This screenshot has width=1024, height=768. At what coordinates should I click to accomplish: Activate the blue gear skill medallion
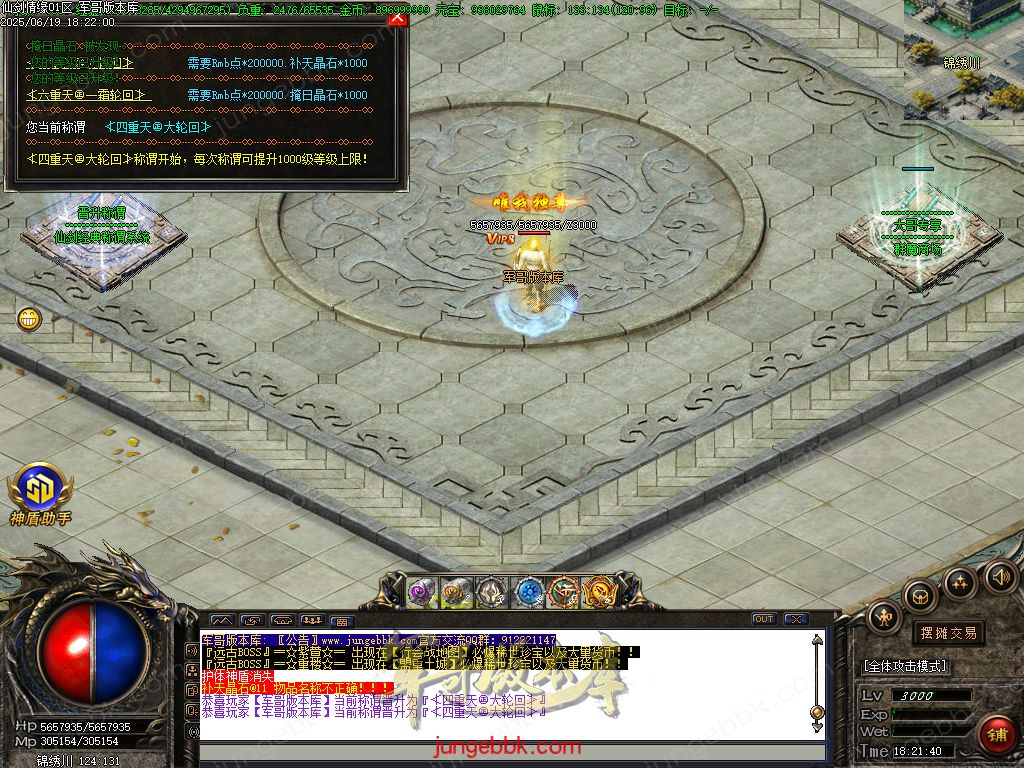point(529,592)
